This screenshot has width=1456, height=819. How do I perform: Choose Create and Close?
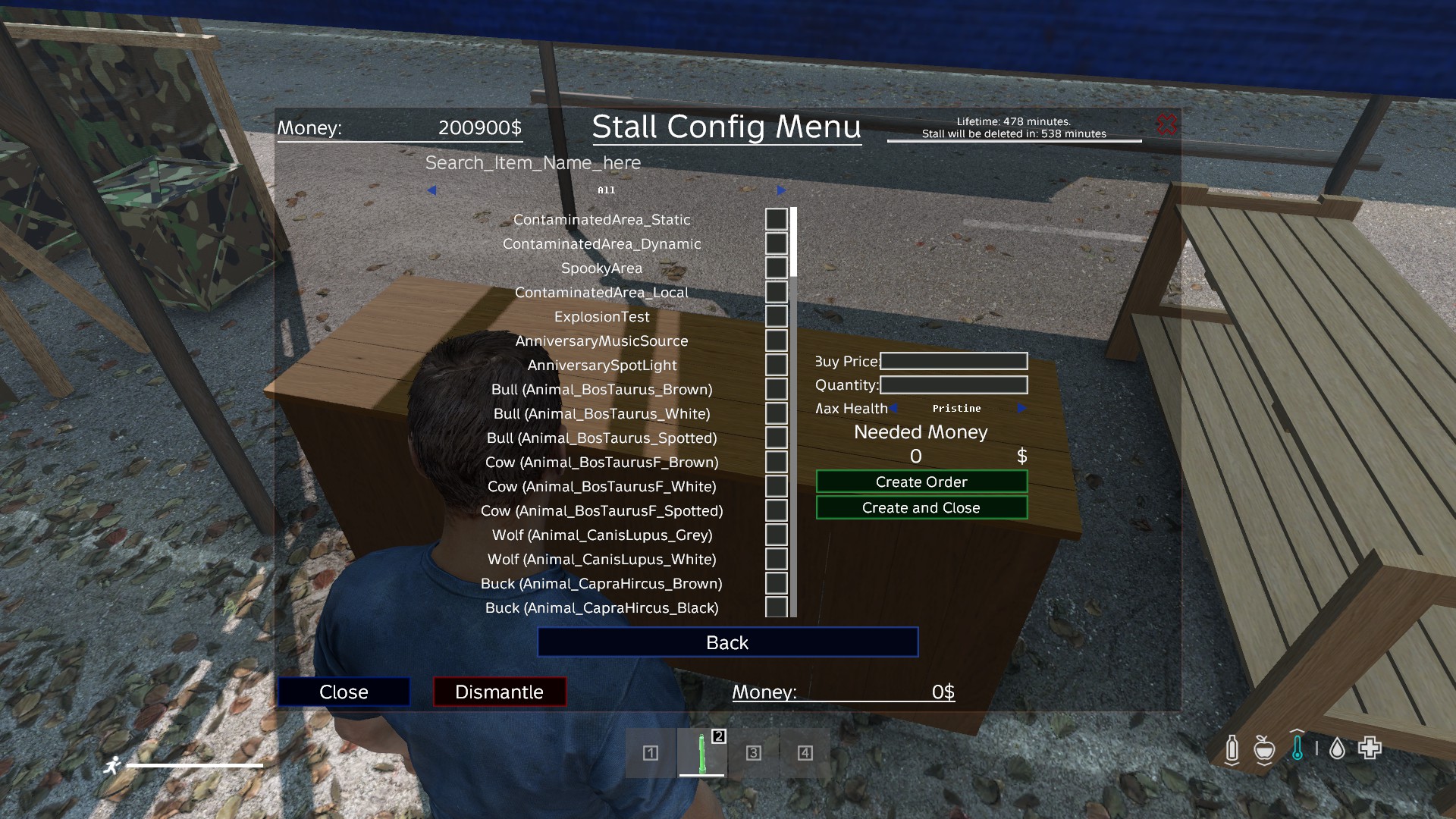[x=921, y=507]
